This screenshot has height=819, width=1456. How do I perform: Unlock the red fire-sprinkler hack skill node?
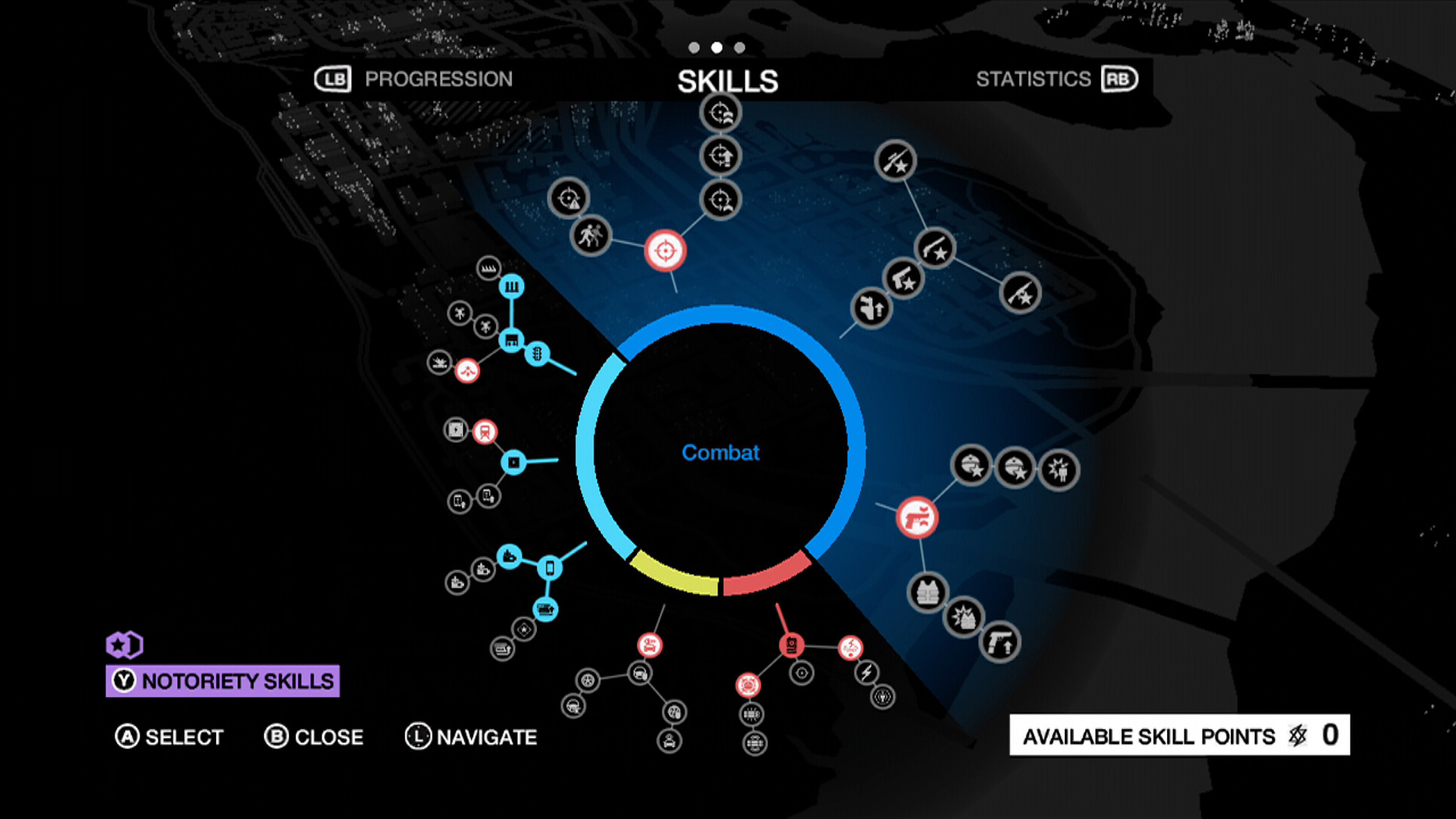click(469, 370)
